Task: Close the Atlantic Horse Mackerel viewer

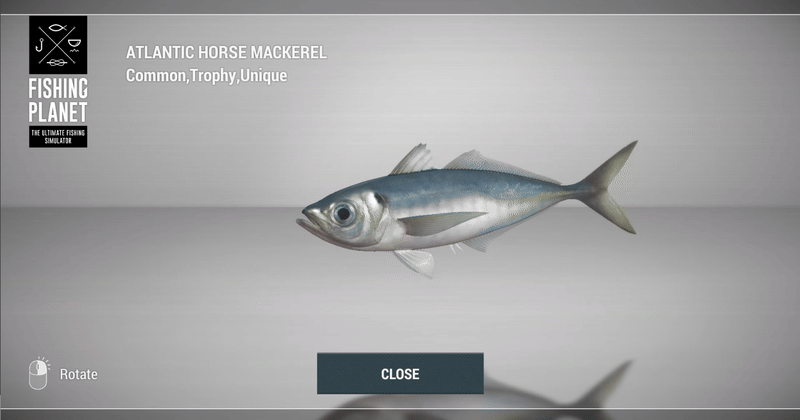Action: click(x=400, y=374)
